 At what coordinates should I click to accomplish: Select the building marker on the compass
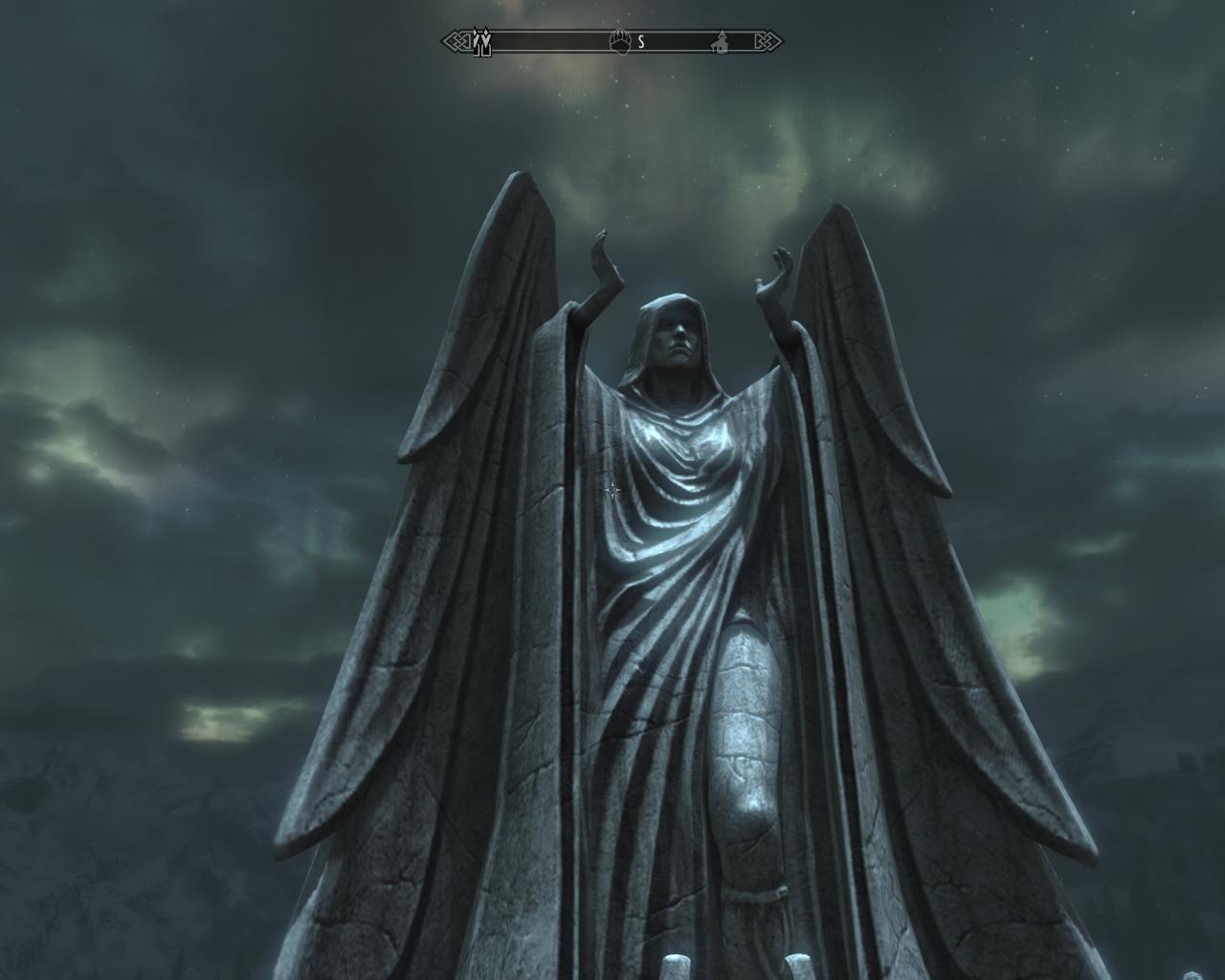click(x=719, y=42)
